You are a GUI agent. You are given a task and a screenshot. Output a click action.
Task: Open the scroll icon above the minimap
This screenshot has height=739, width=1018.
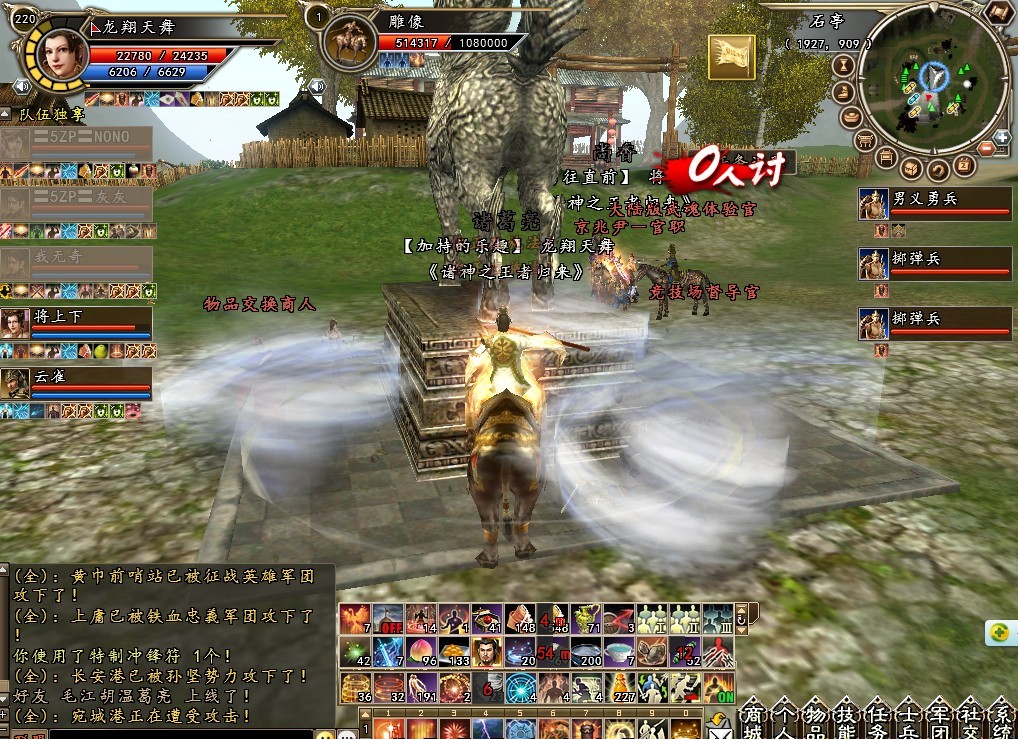[998, 13]
